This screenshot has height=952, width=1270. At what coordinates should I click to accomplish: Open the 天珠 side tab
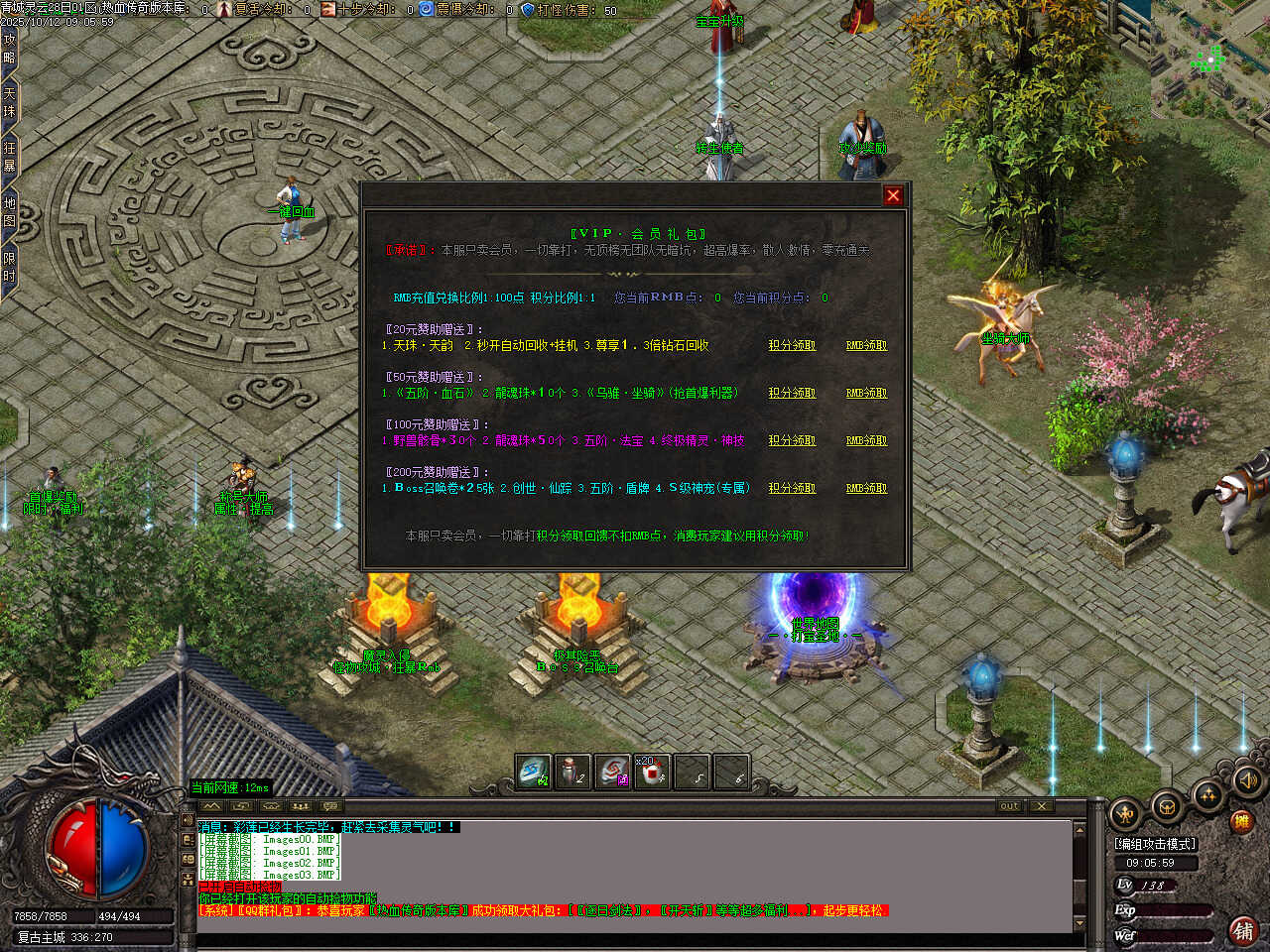[x=9, y=103]
